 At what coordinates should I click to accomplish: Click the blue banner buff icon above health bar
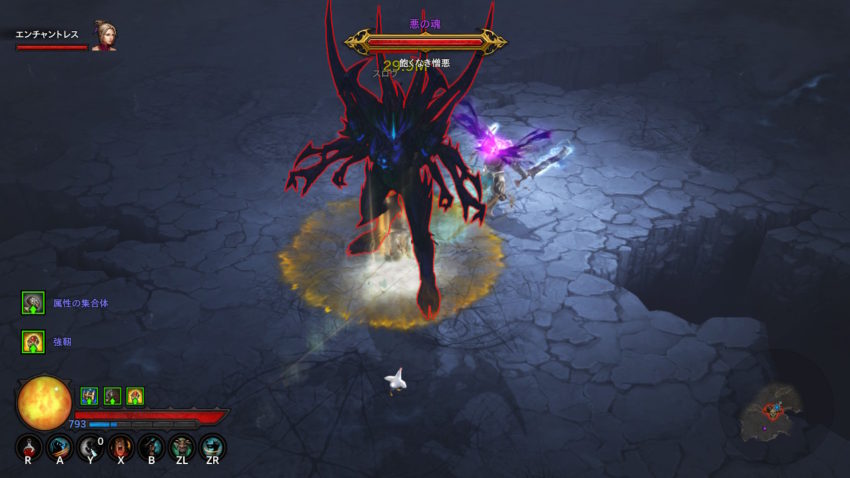[x=89, y=396]
